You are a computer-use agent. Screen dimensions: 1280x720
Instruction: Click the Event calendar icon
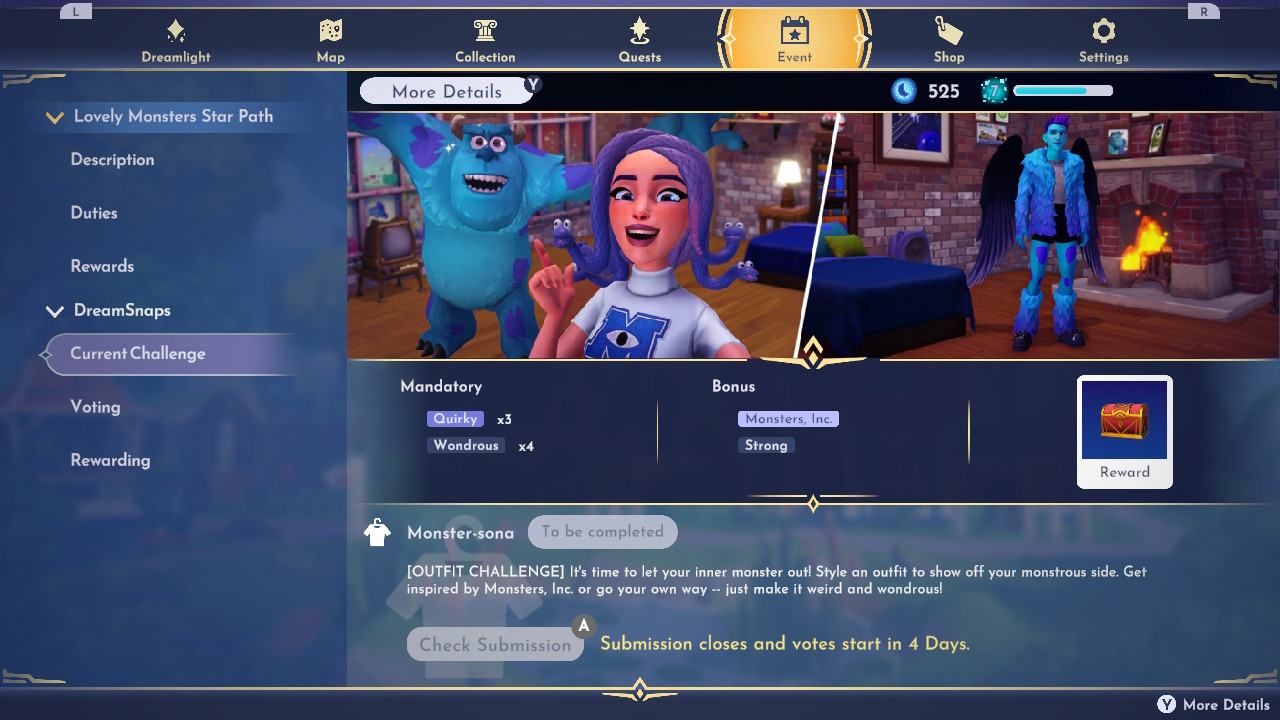[794, 32]
